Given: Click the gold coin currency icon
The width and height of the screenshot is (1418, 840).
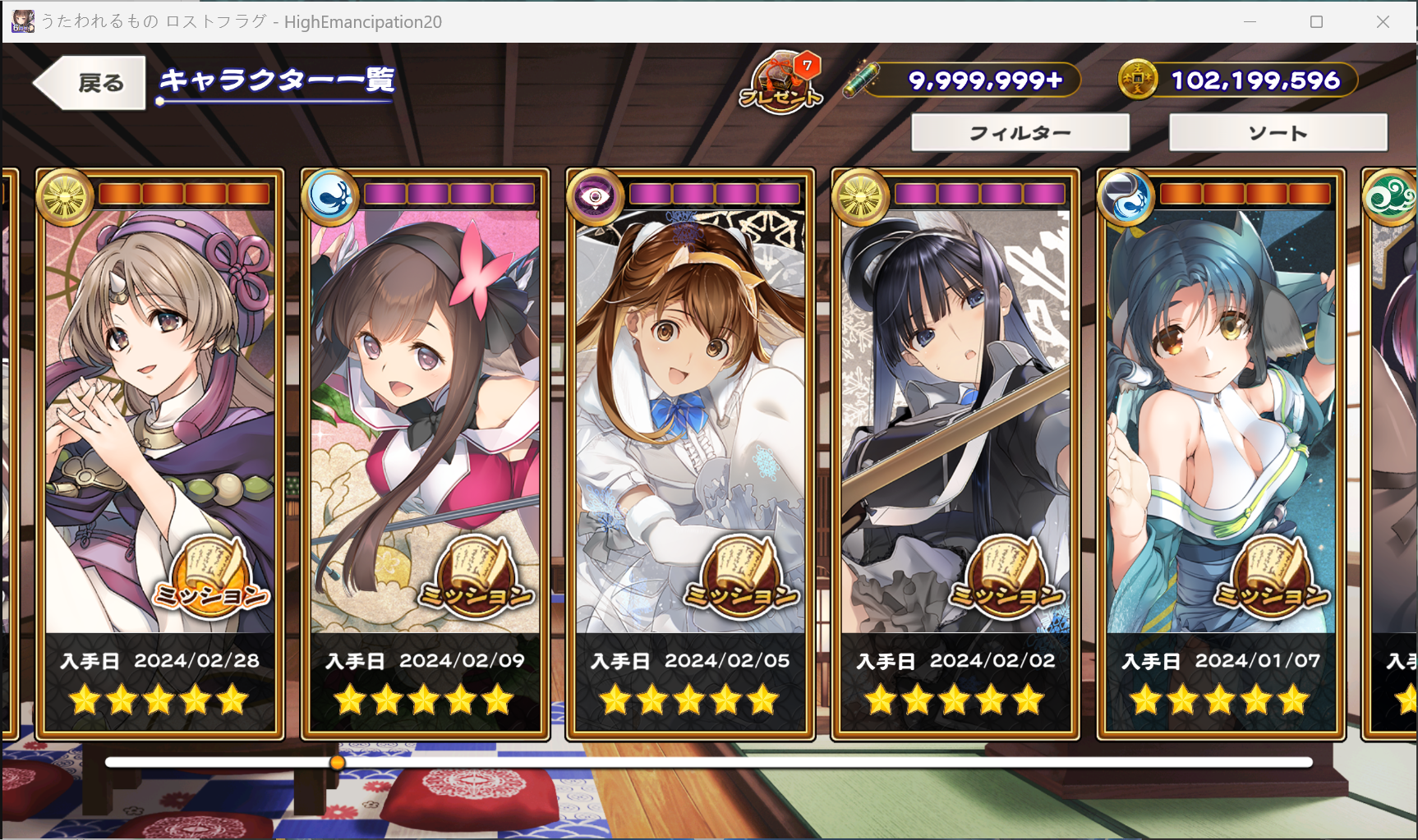Looking at the screenshot, I should (1138, 80).
